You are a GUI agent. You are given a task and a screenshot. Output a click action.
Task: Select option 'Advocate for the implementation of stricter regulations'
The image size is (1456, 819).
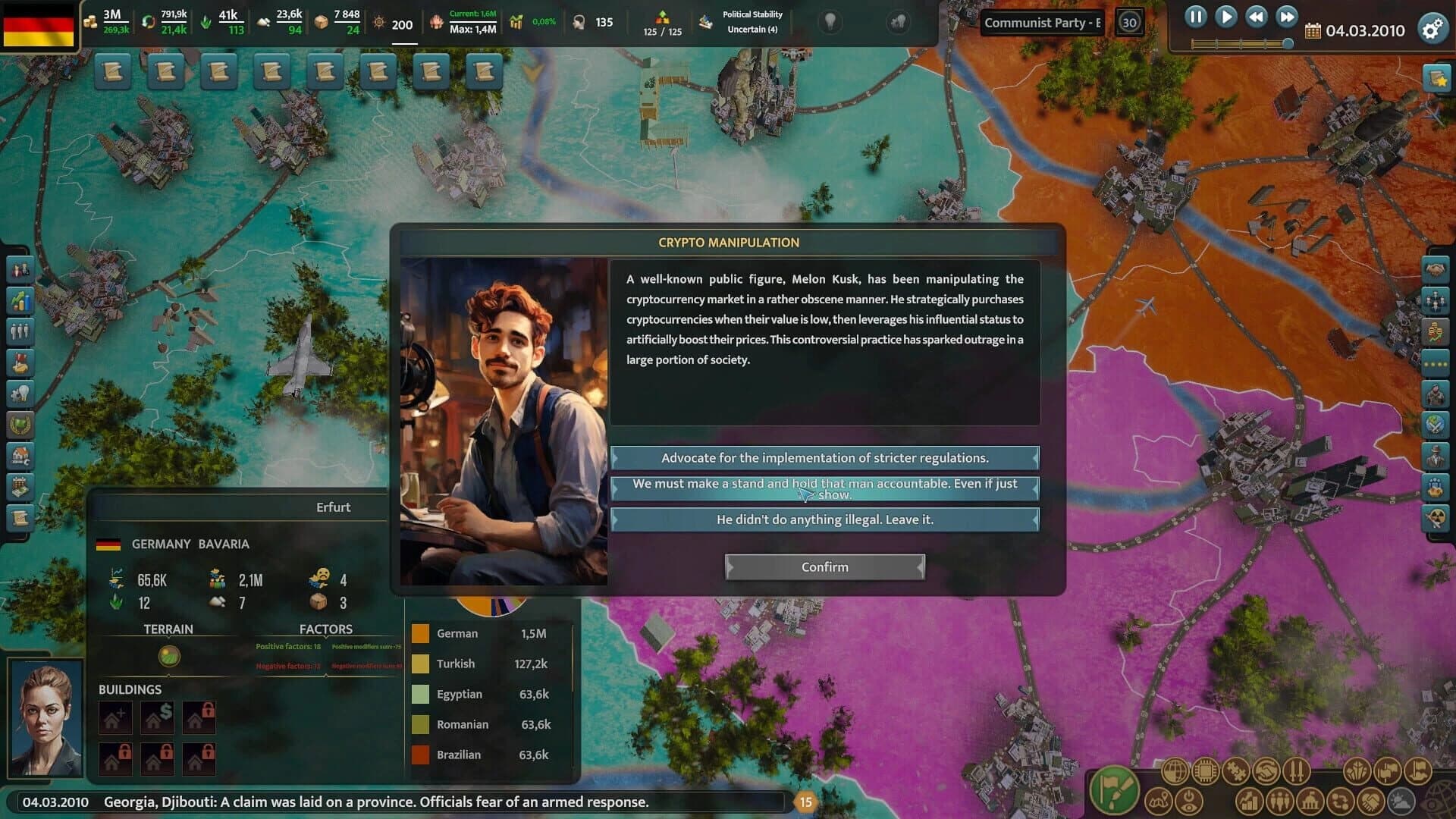point(824,458)
